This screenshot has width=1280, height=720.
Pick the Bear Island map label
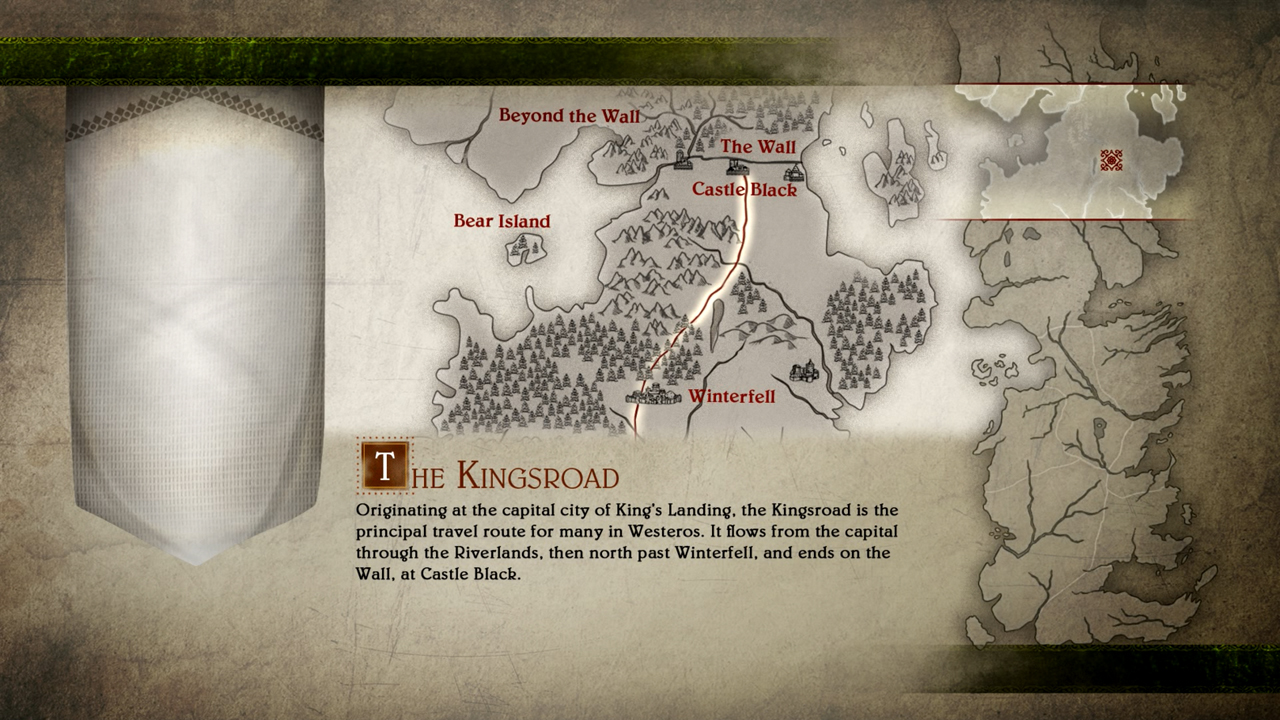coord(502,221)
